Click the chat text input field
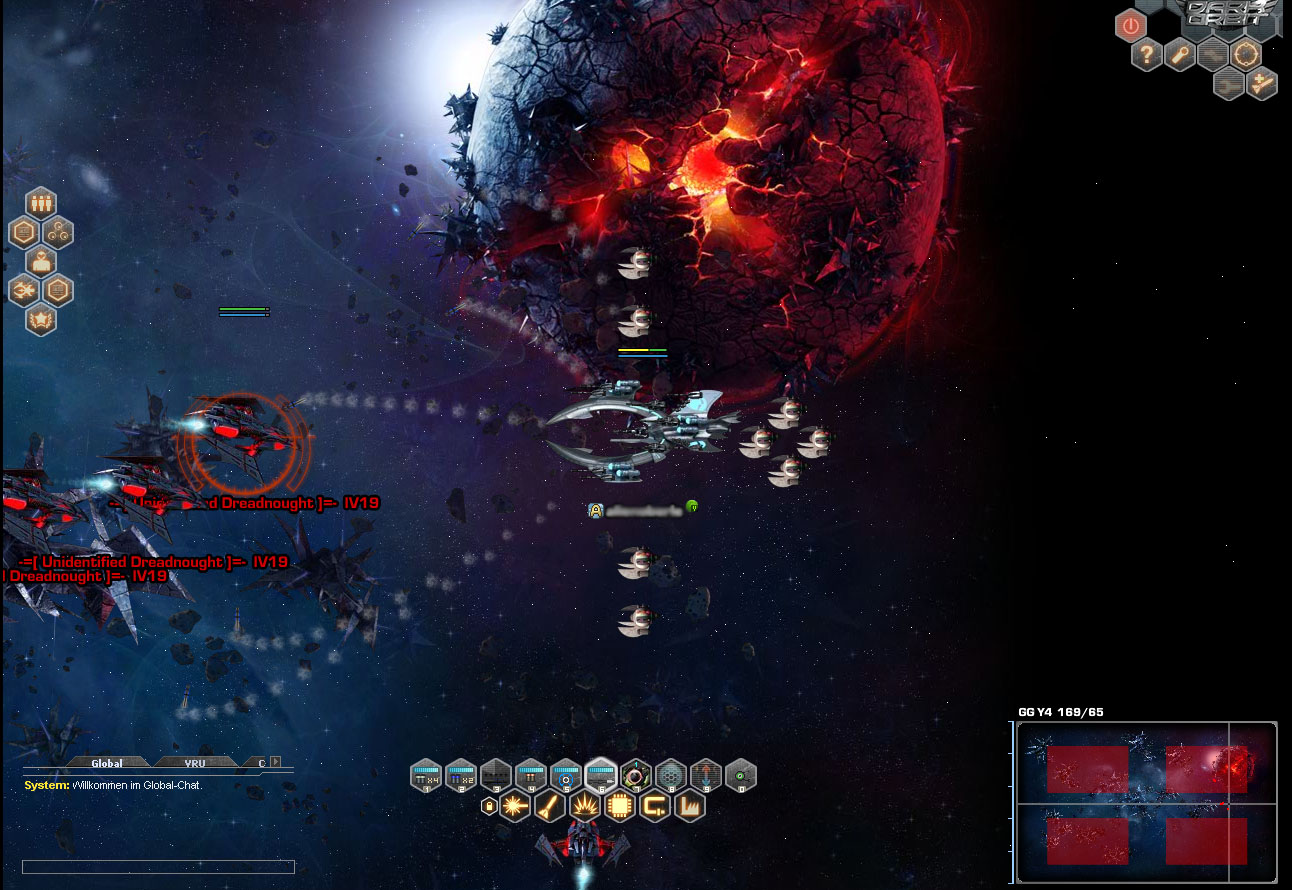The height and width of the screenshot is (890, 1292). [x=158, y=867]
